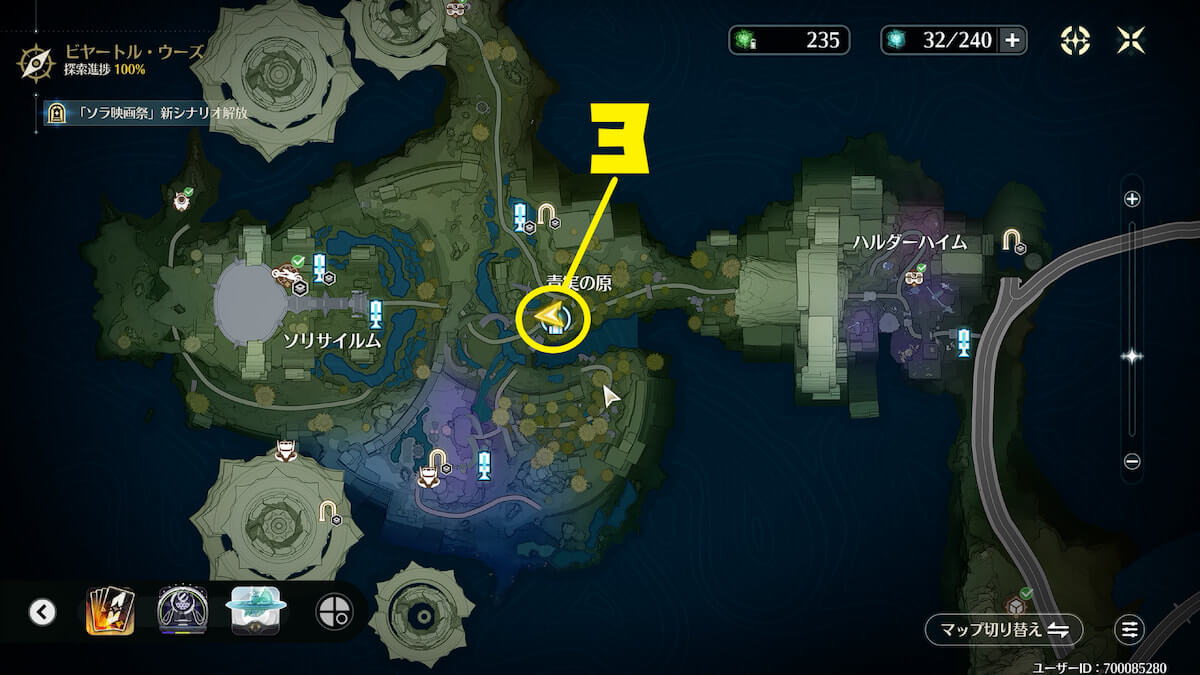Select the teleport beacon near ソリサイルム label
Image resolution: width=1200 pixels, height=675 pixels.
click(376, 314)
